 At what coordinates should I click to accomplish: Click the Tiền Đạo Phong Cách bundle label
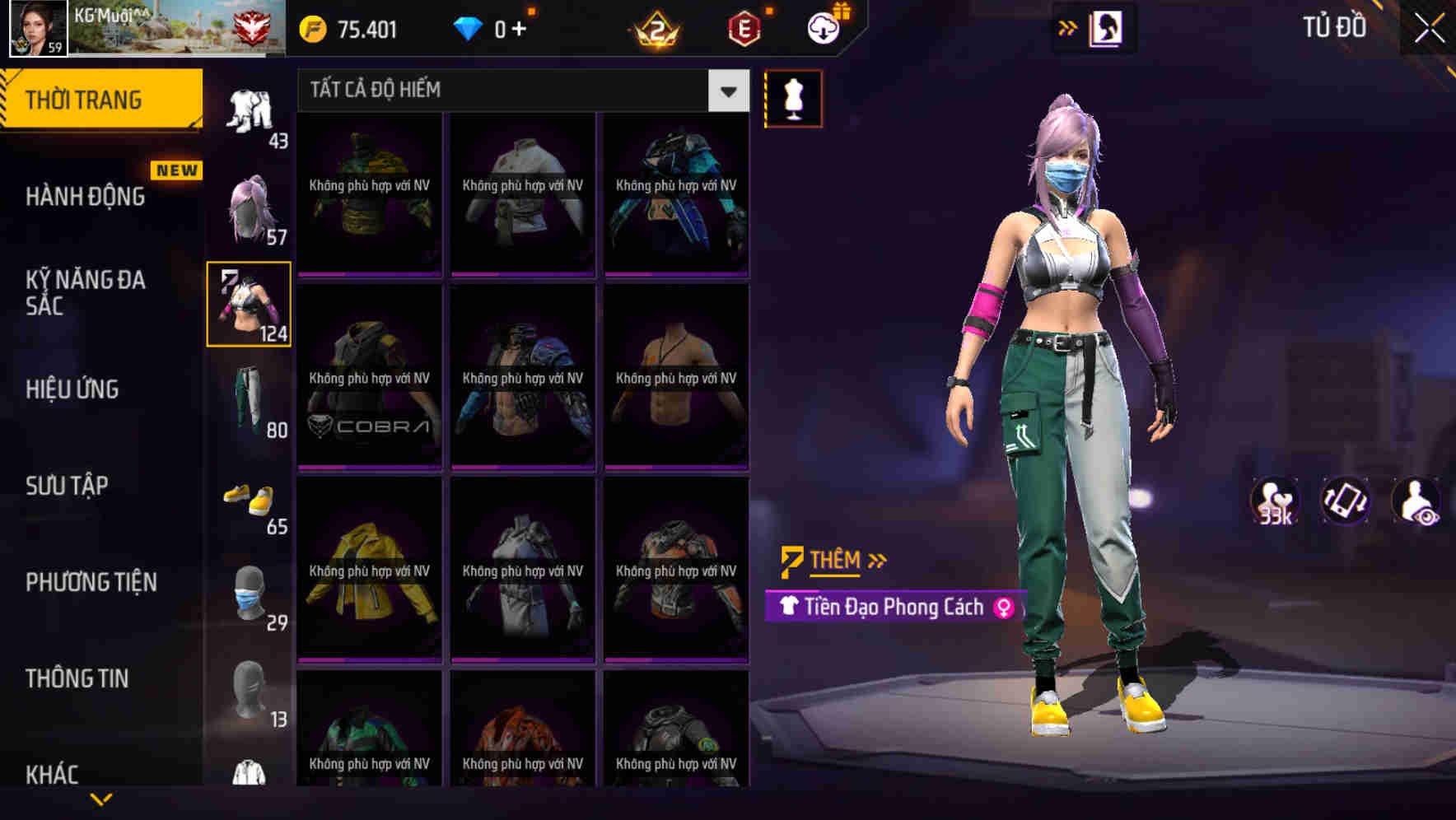894,607
